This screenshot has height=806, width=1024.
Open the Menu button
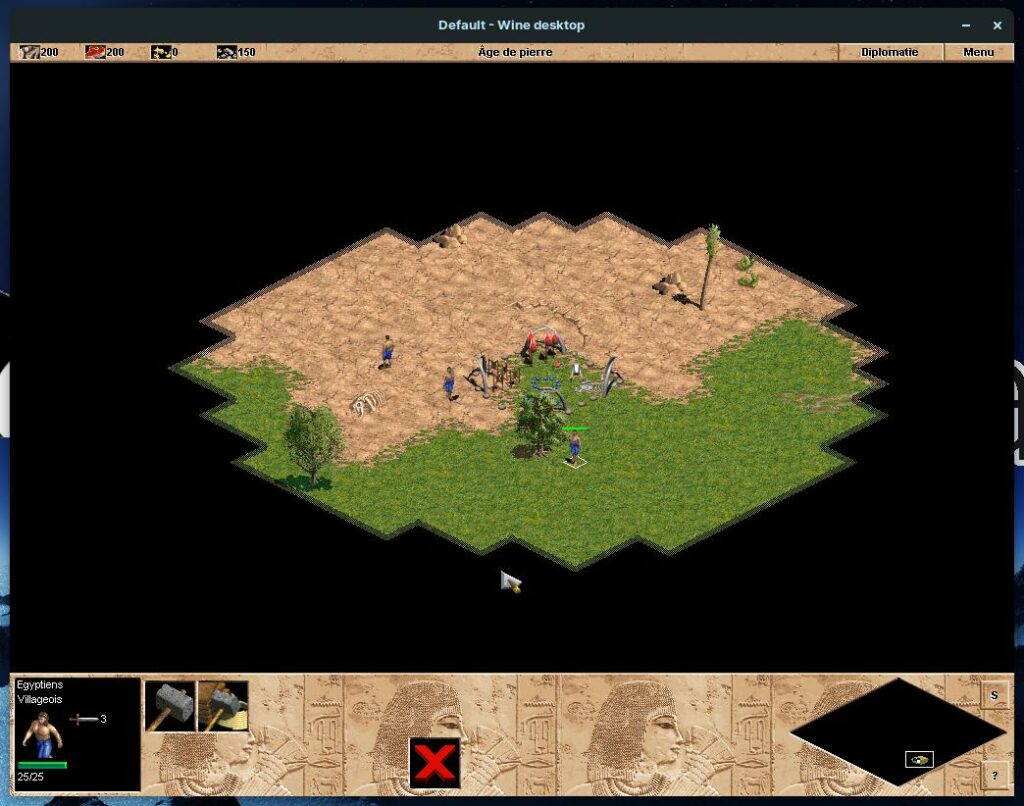[x=978, y=52]
